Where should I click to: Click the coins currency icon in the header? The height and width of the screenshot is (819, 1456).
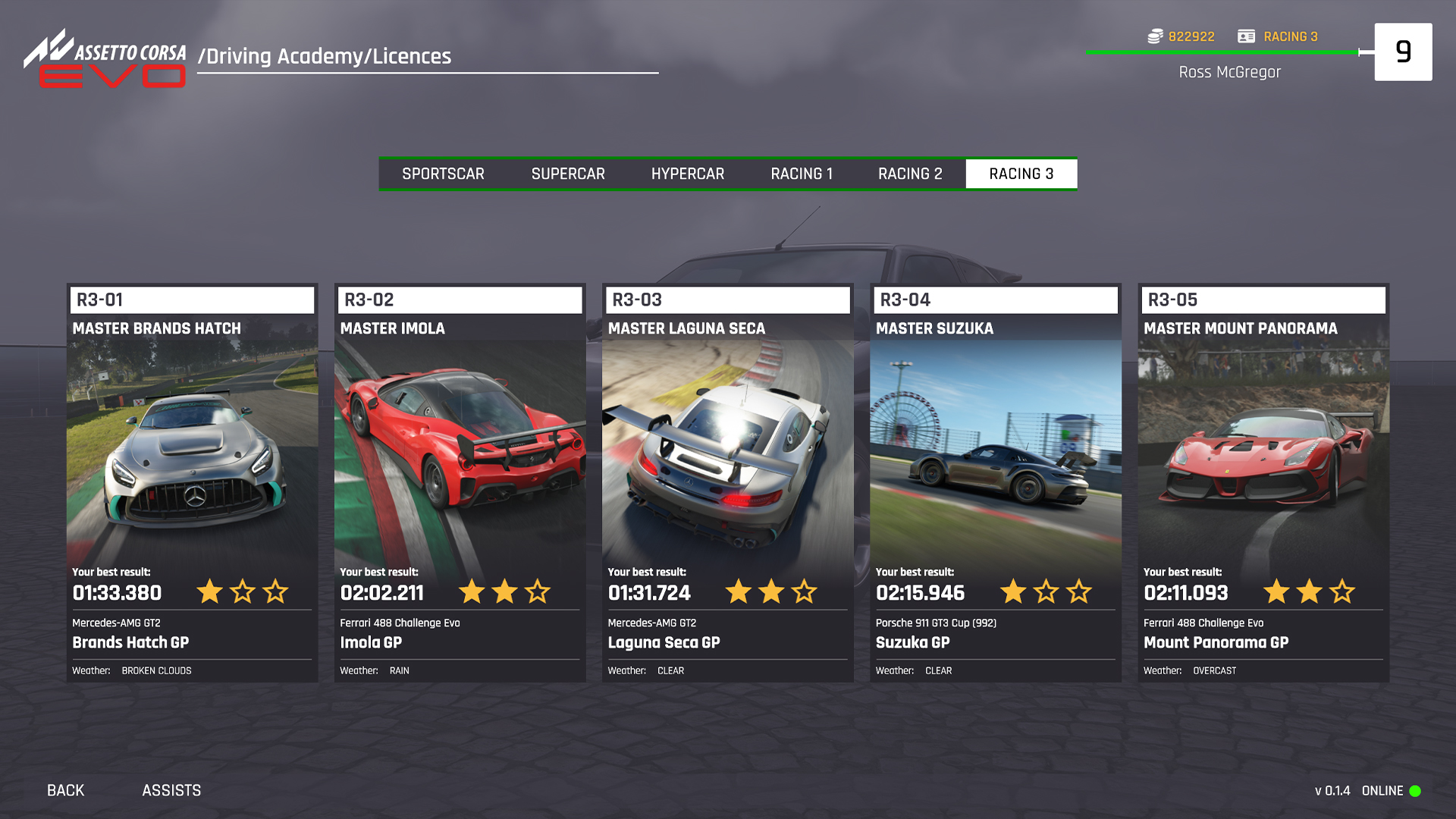[x=1153, y=36]
